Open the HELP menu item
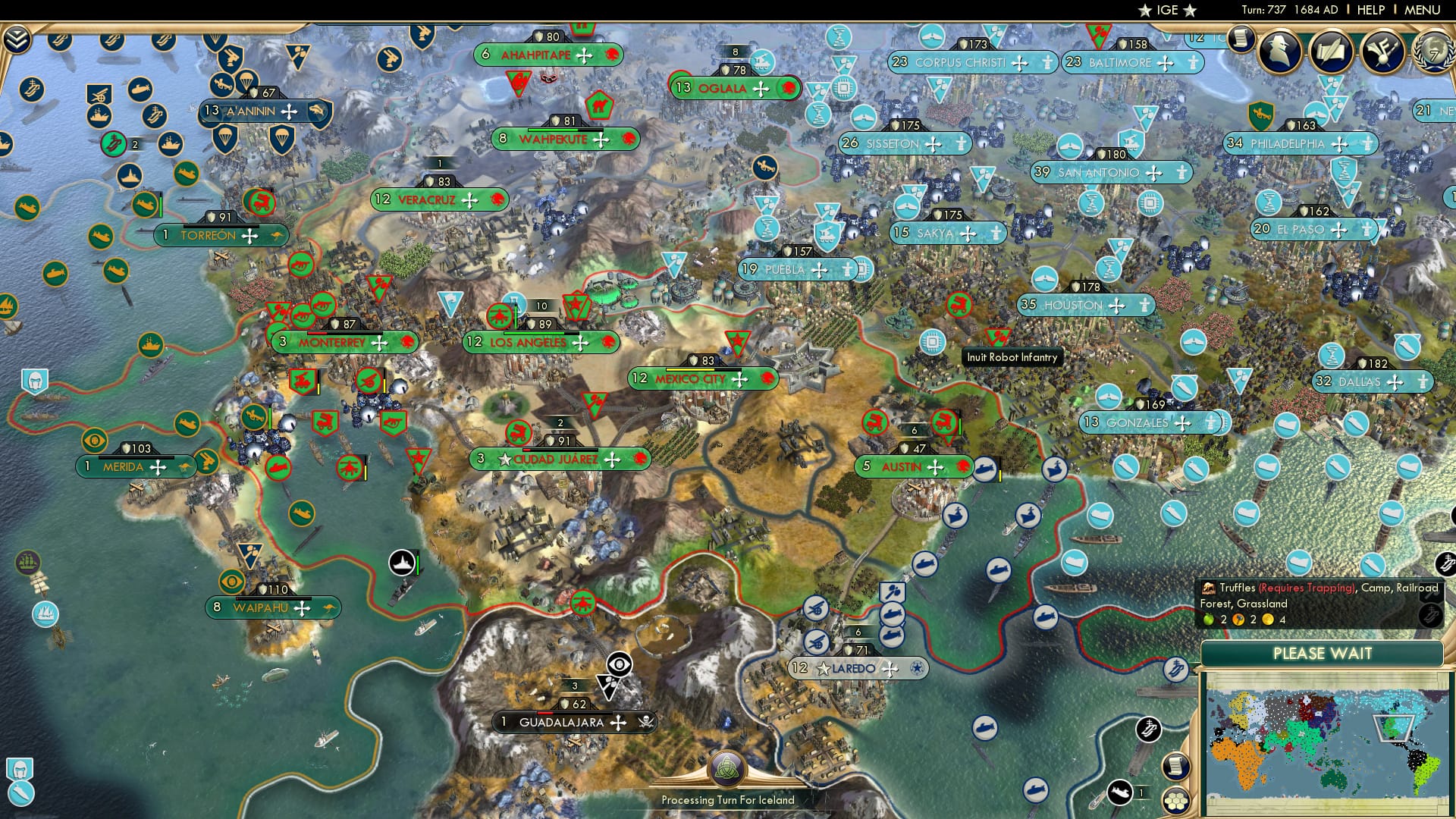Image resolution: width=1456 pixels, height=819 pixels. tap(1371, 10)
